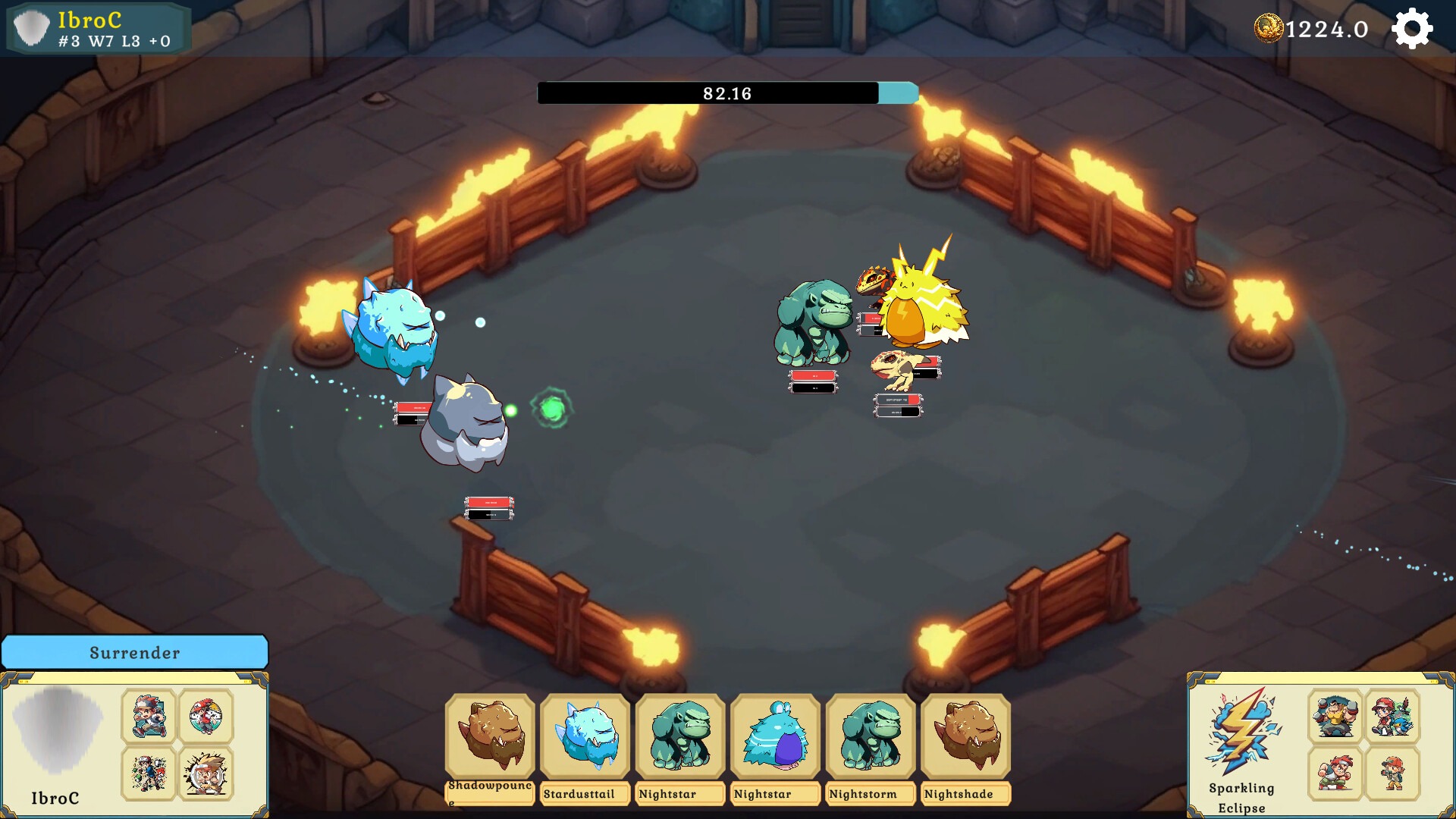Open the settings gear icon
The image size is (1456, 819).
click(1412, 29)
